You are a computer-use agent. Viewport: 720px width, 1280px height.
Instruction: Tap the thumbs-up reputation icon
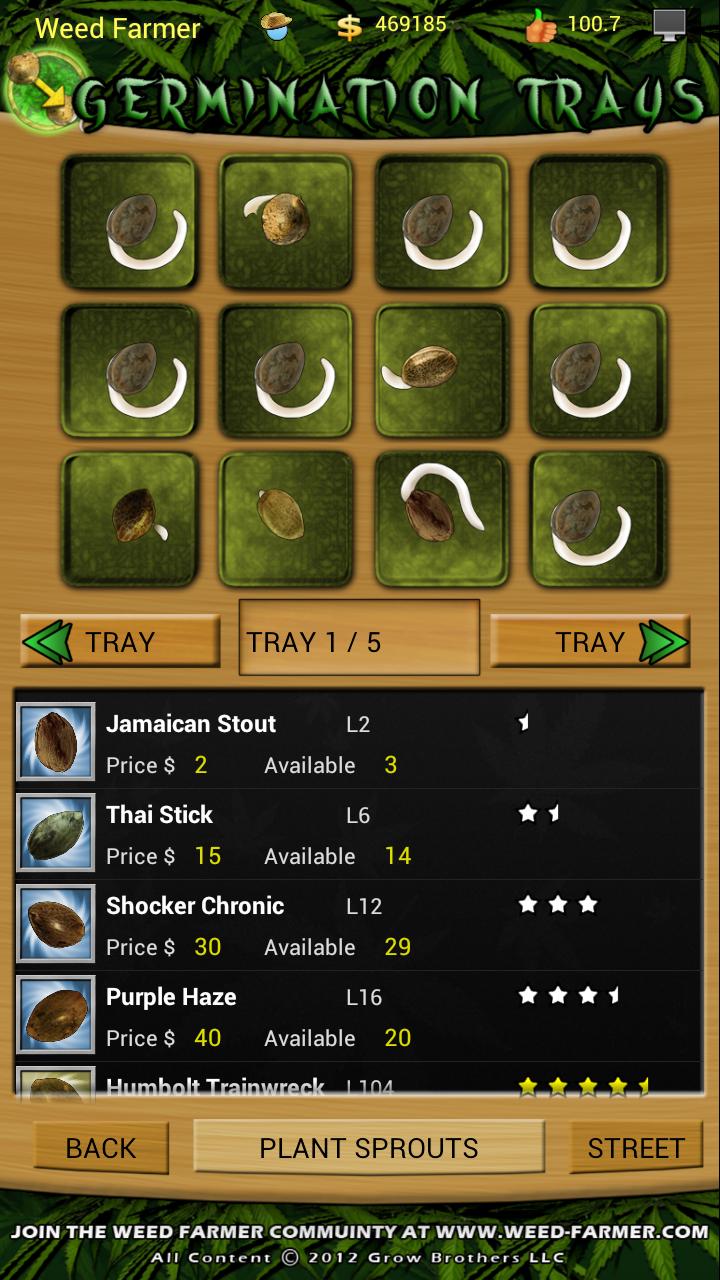(x=541, y=26)
